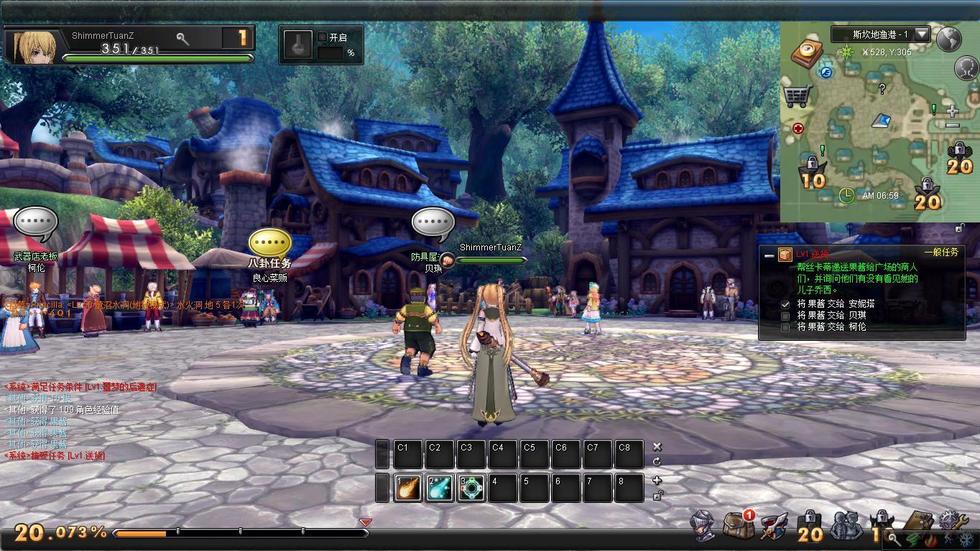Viewport: 980px width, 551px height.
Task: Click the ShimmerTuanZ character portrait
Action: click(31, 46)
